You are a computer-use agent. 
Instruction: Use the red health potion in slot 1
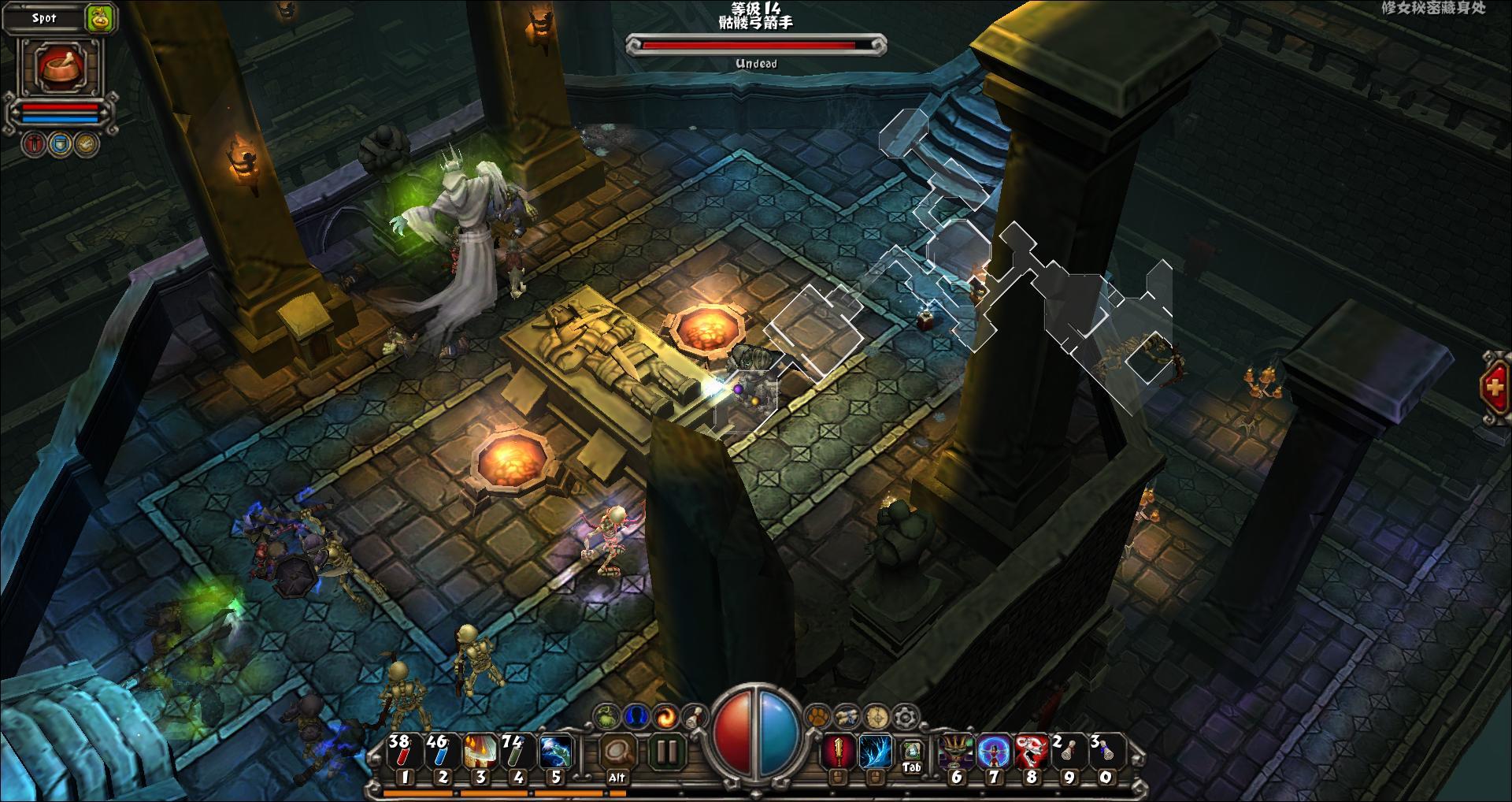point(403,752)
